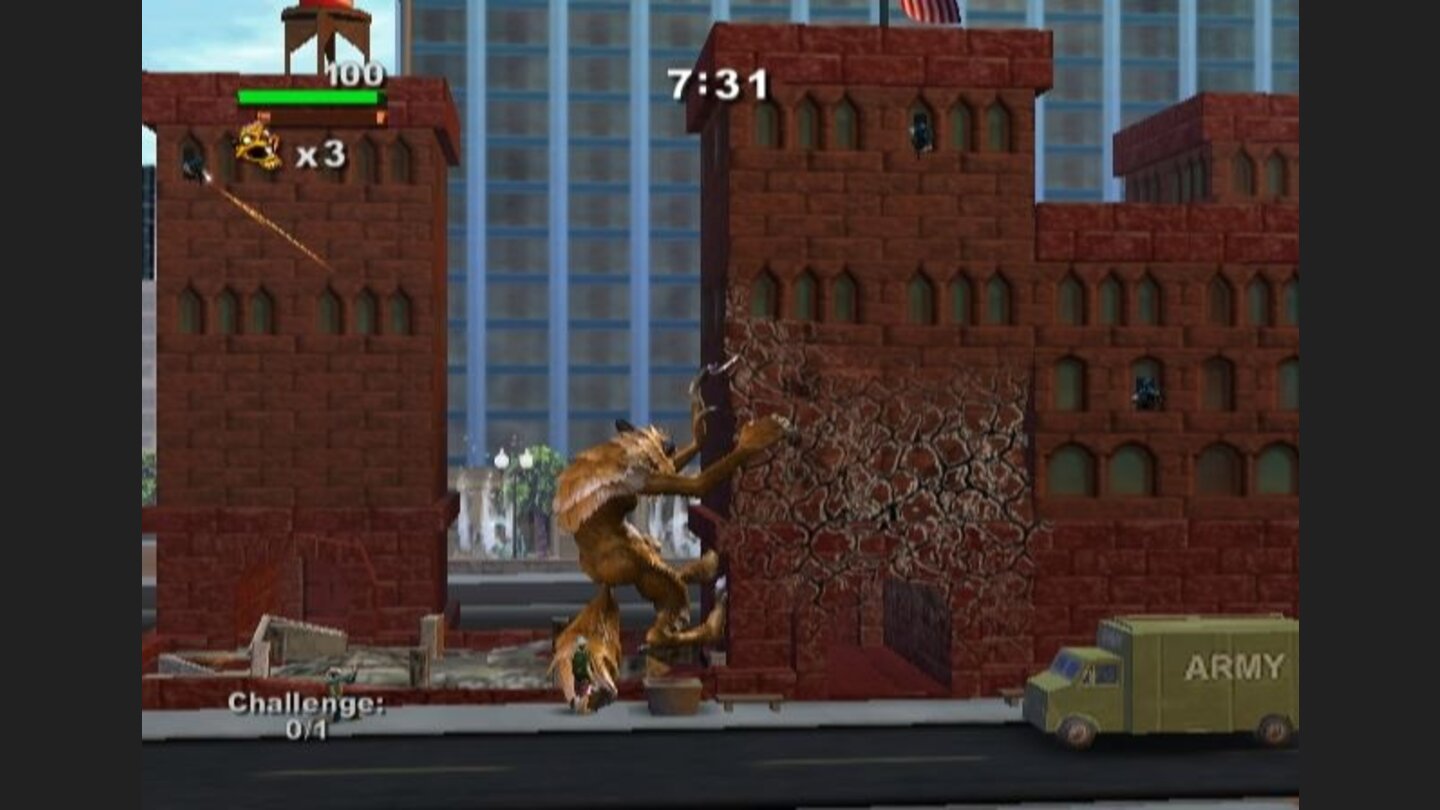Click the soldier in the left window
The height and width of the screenshot is (810, 1440).
pyautogui.click(x=190, y=165)
